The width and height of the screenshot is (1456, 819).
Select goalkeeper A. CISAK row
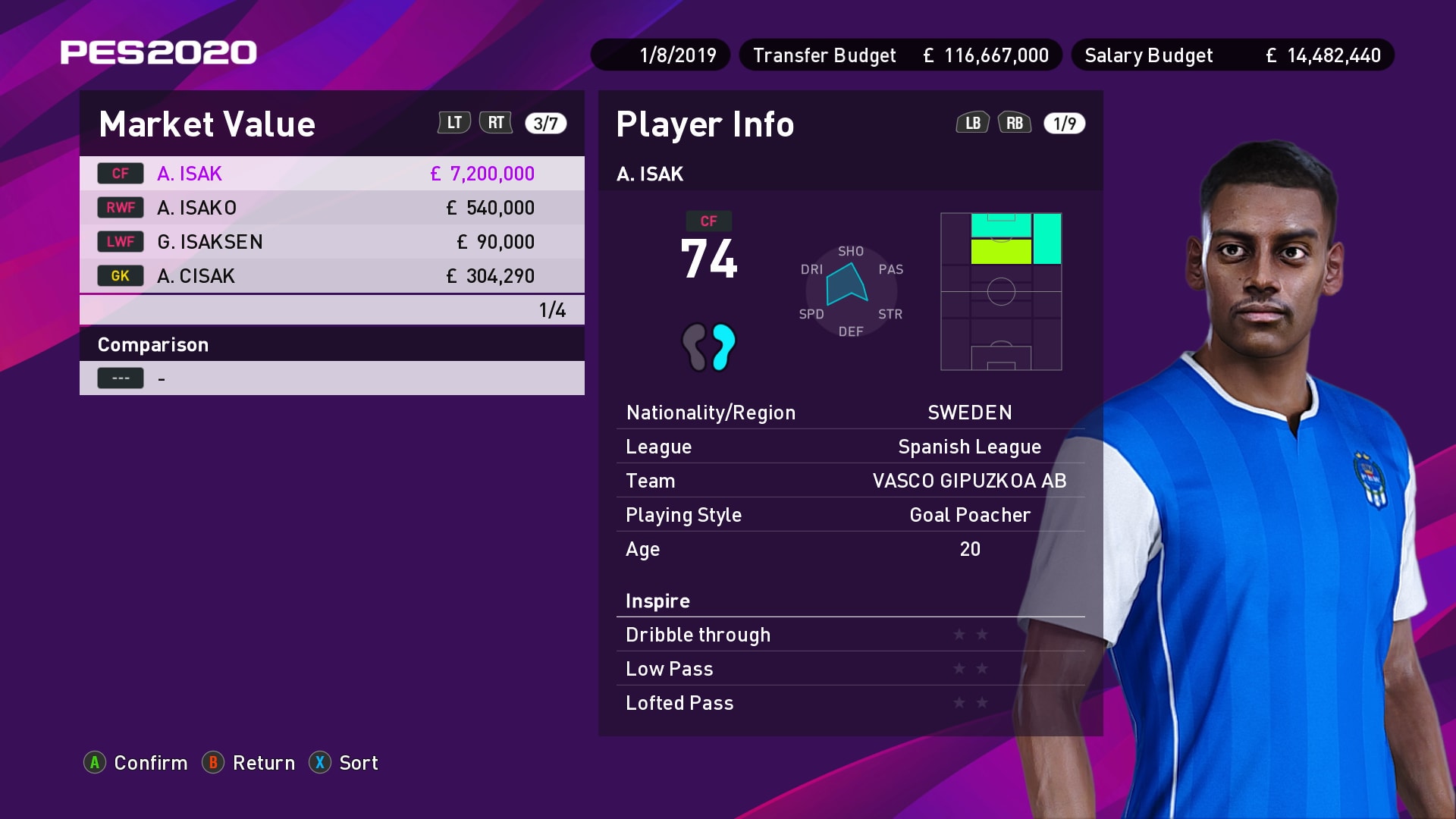pos(331,276)
